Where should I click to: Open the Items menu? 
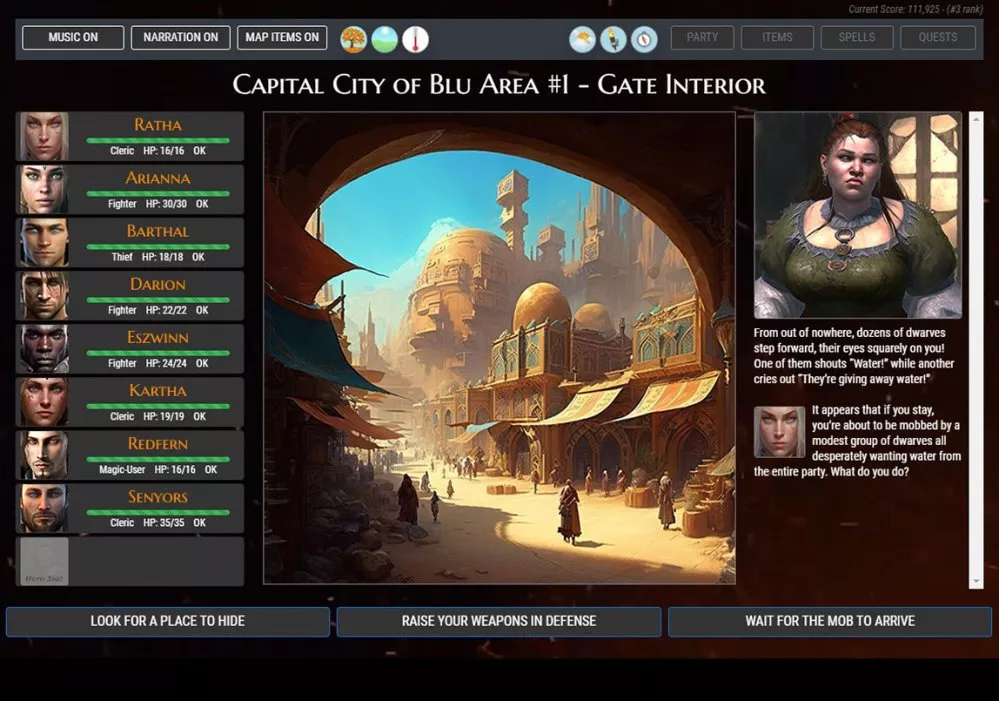pyautogui.click(x=777, y=38)
